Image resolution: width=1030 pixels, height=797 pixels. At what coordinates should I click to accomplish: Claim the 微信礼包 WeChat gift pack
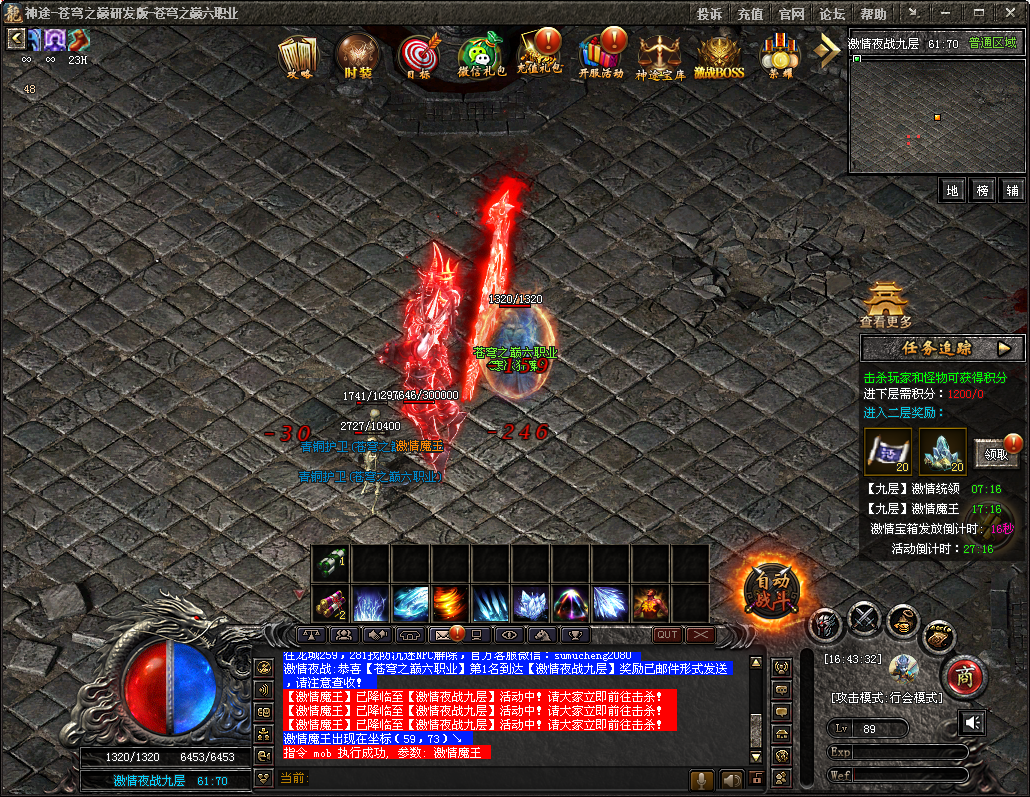point(481,56)
